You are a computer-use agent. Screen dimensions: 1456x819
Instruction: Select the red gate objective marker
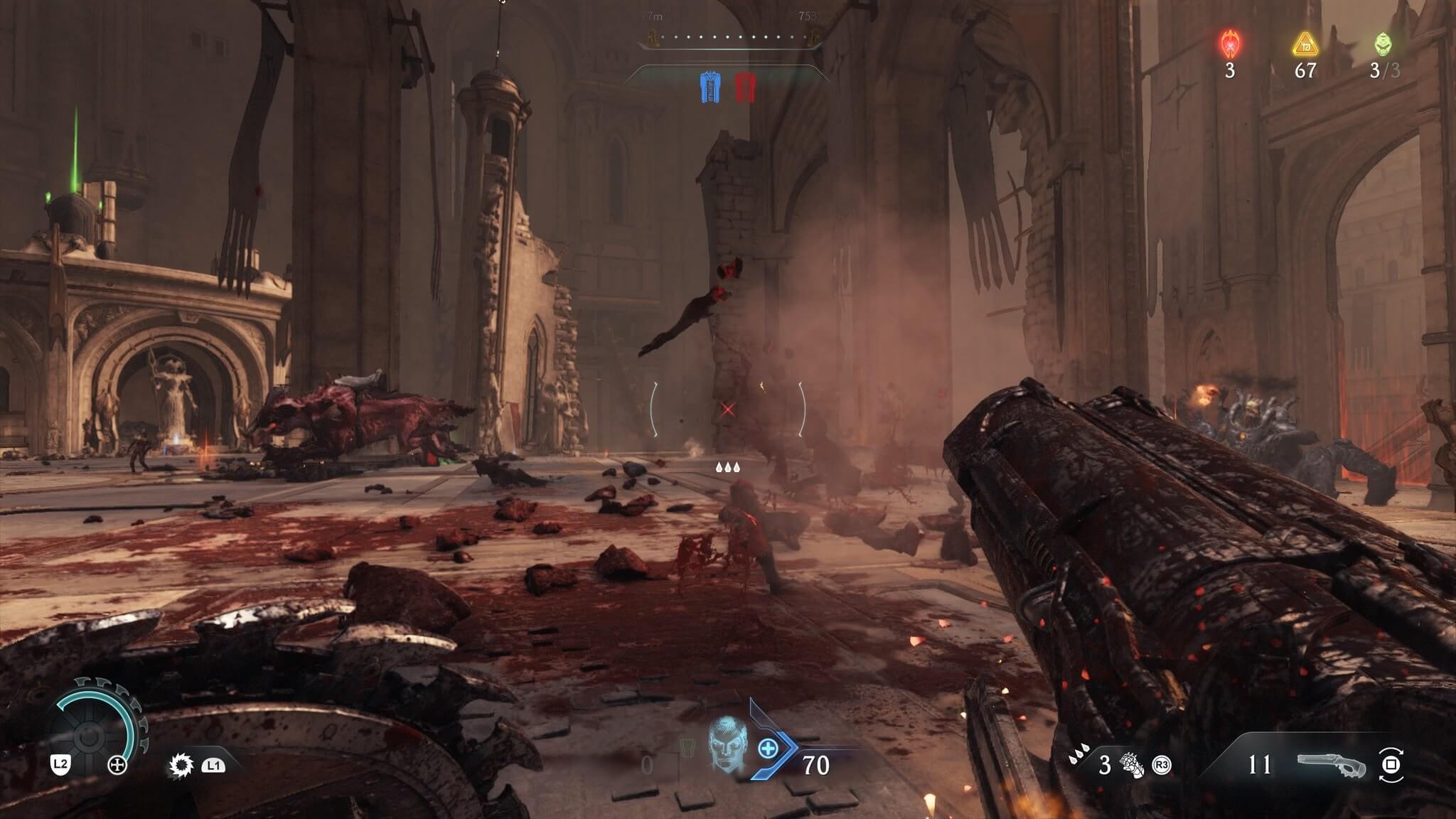[x=744, y=87]
